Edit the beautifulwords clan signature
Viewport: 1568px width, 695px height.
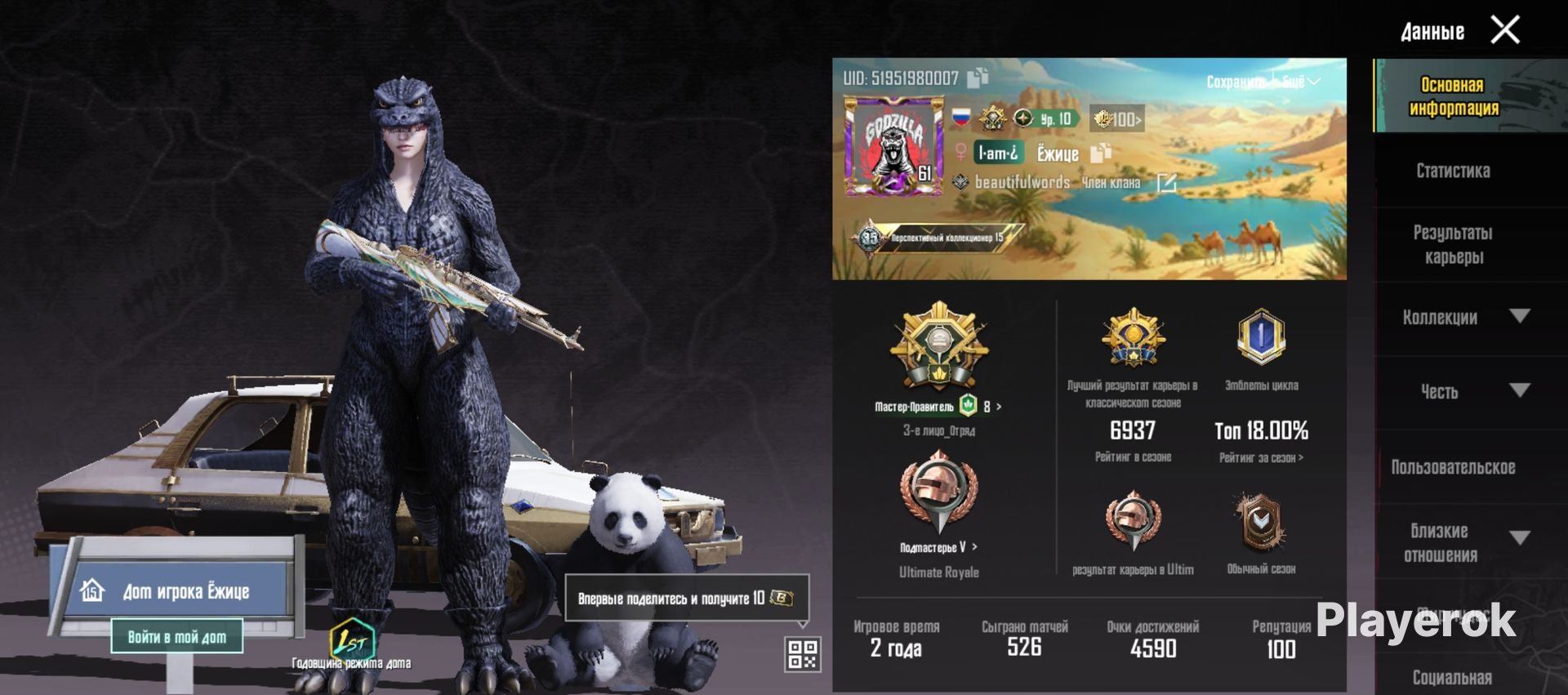click(x=1166, y=183)
